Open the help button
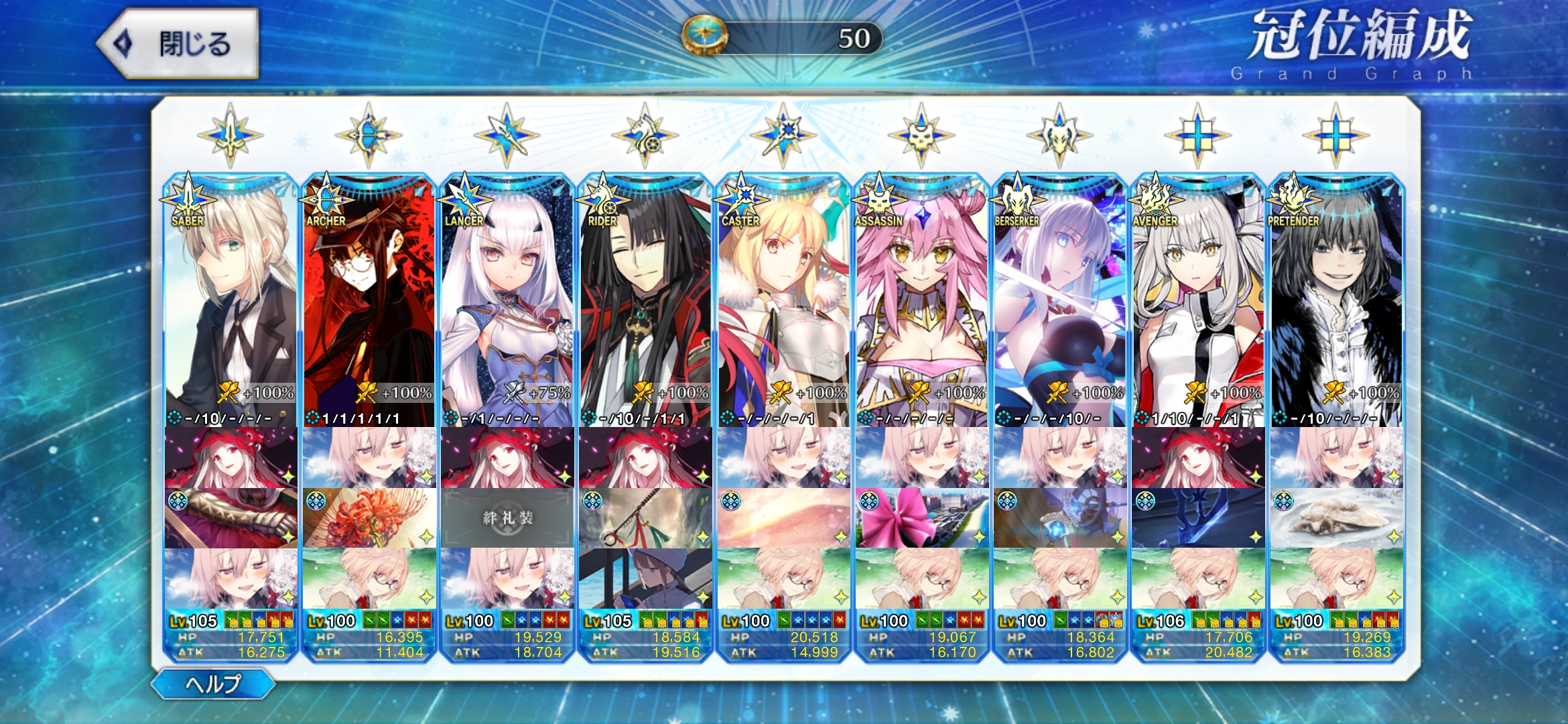Screen dimensions: 1568x724 [x=213, y=684]
